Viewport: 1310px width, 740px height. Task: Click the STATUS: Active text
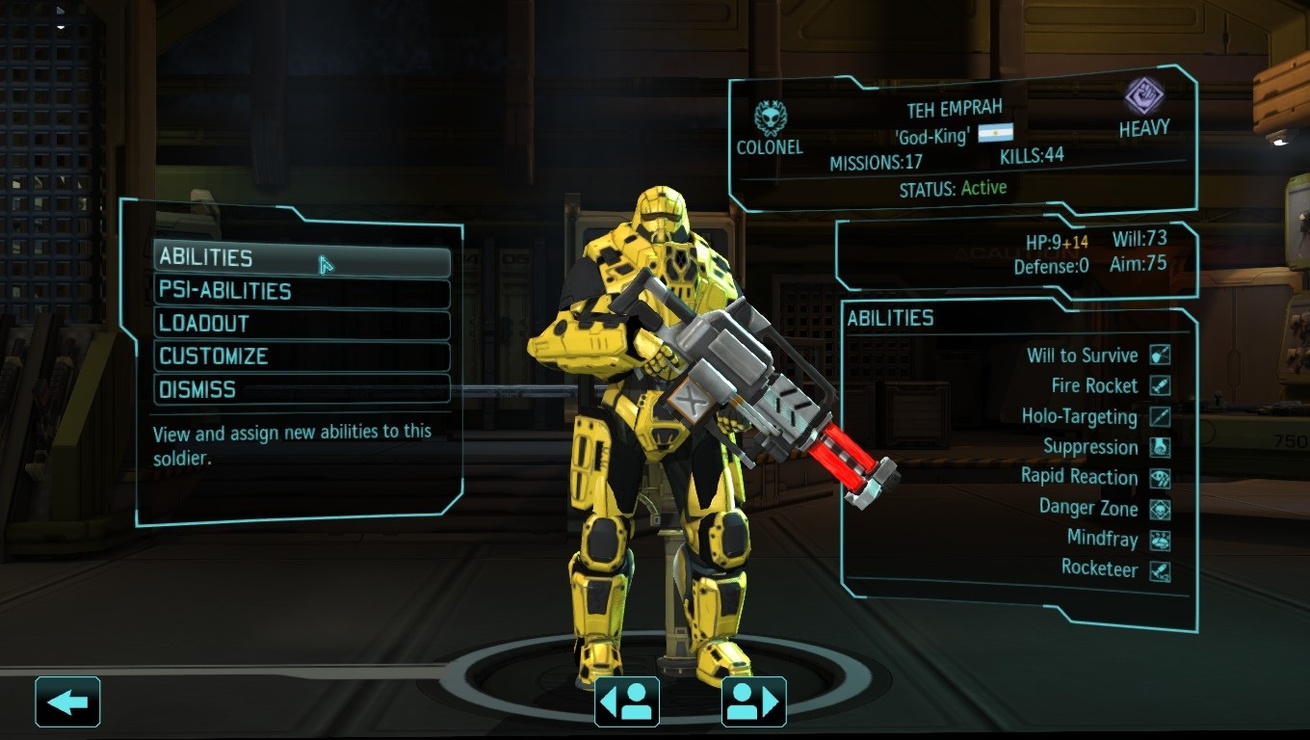click(953, 187)
